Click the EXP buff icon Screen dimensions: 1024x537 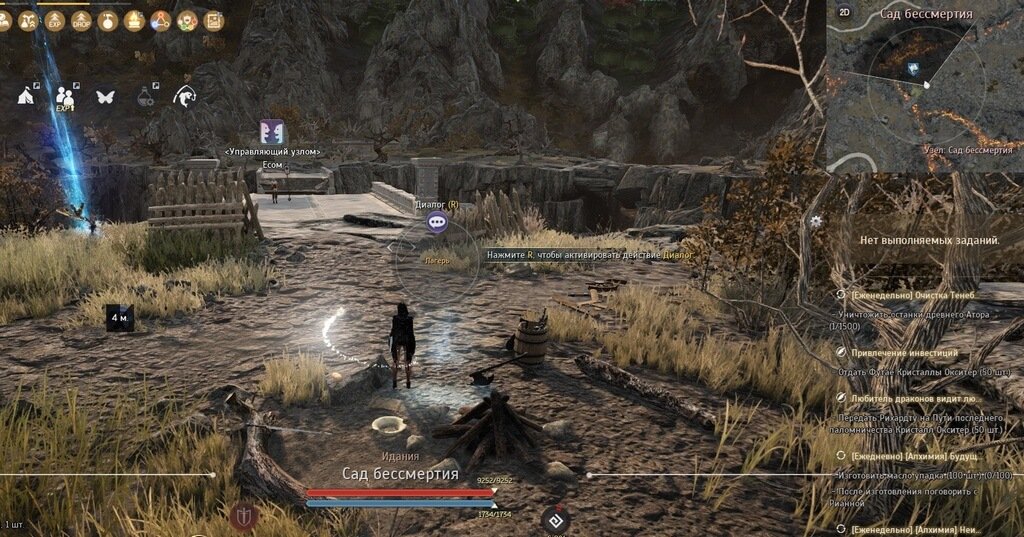[x=56, y=20]
